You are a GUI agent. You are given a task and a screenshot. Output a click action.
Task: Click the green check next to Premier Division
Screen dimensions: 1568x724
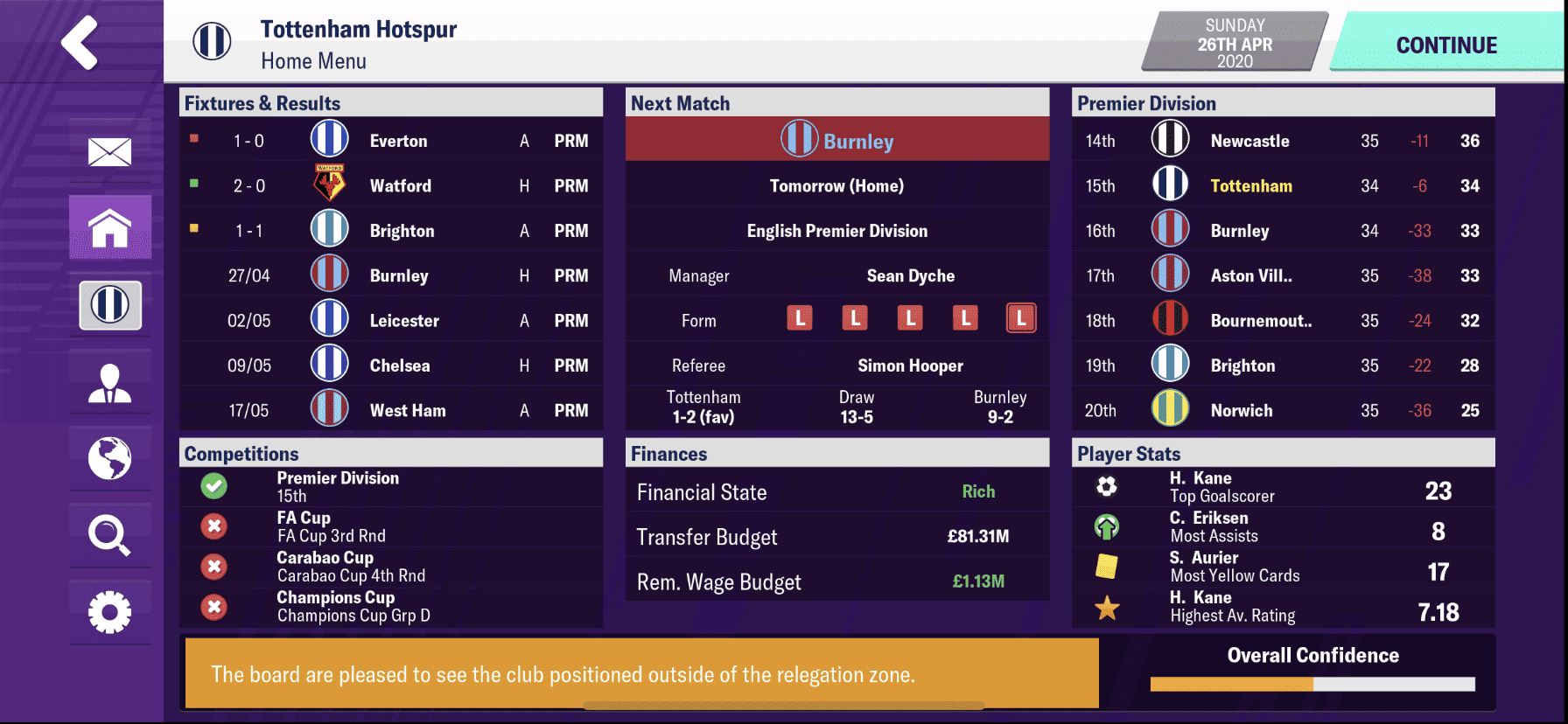click(x=213, y=486)
